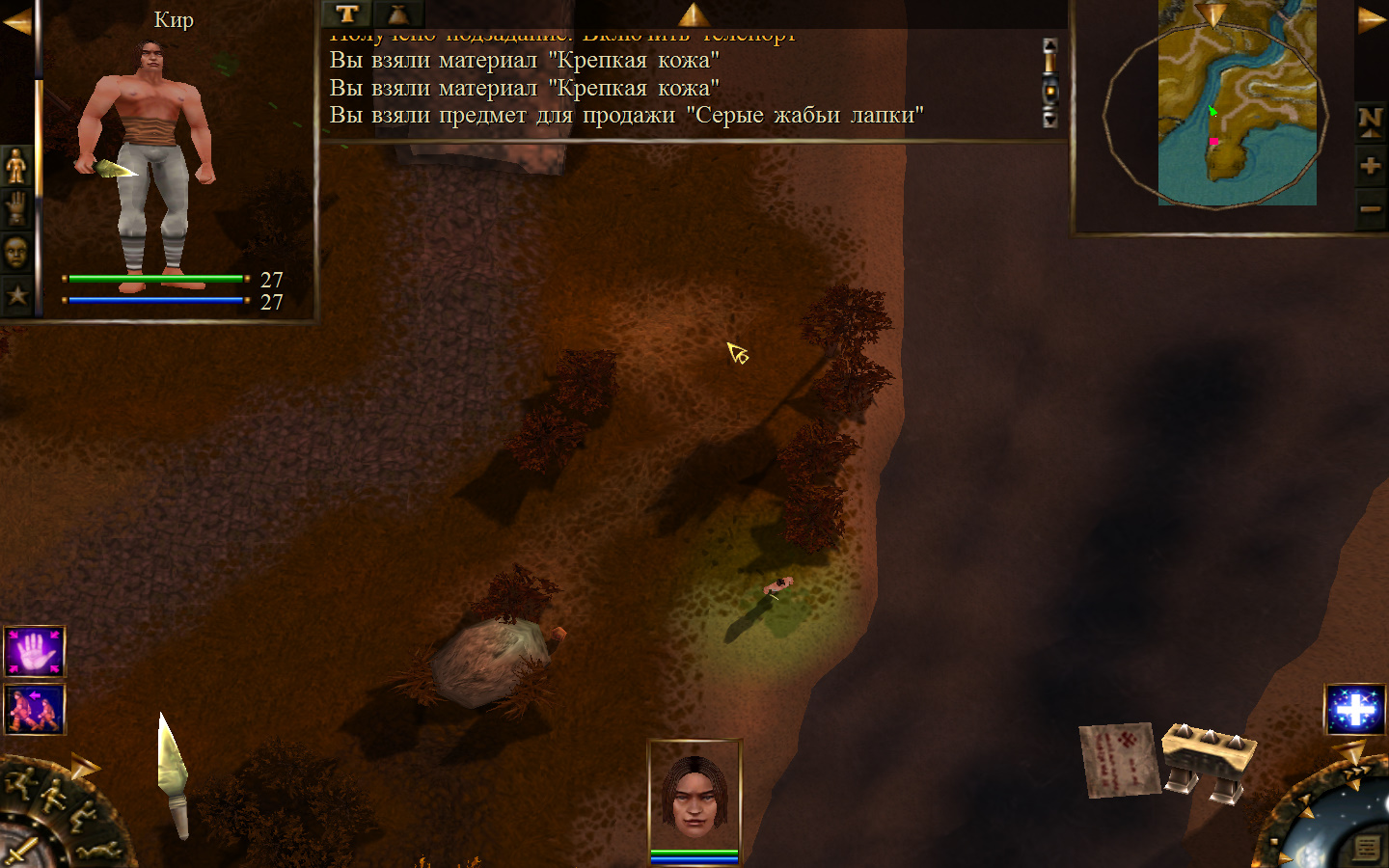Screen dimensions: 1389x868
Task: Click the minimap
Action: pos(1237,106)
